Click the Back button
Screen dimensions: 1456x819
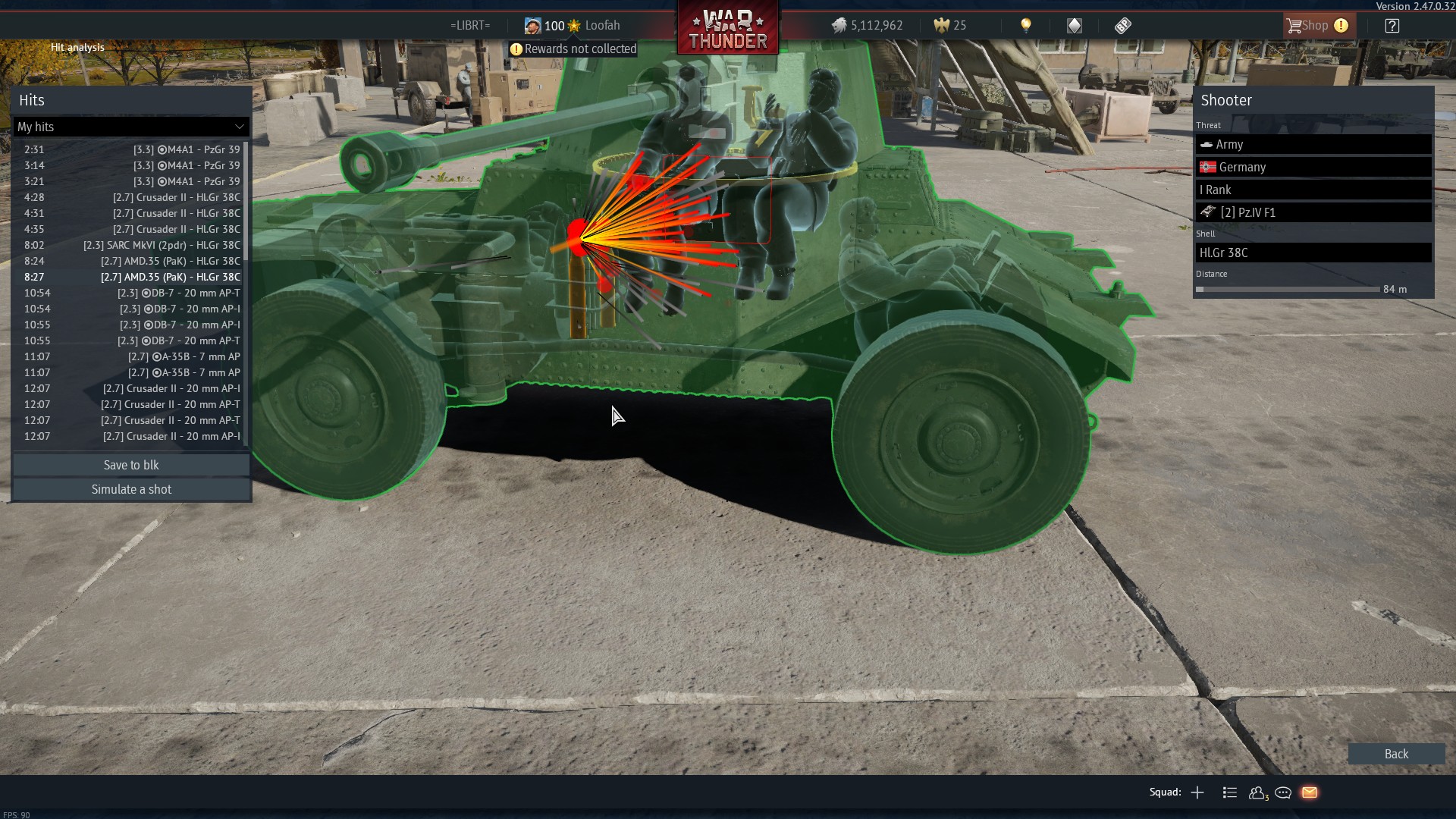coord(1396,754)
